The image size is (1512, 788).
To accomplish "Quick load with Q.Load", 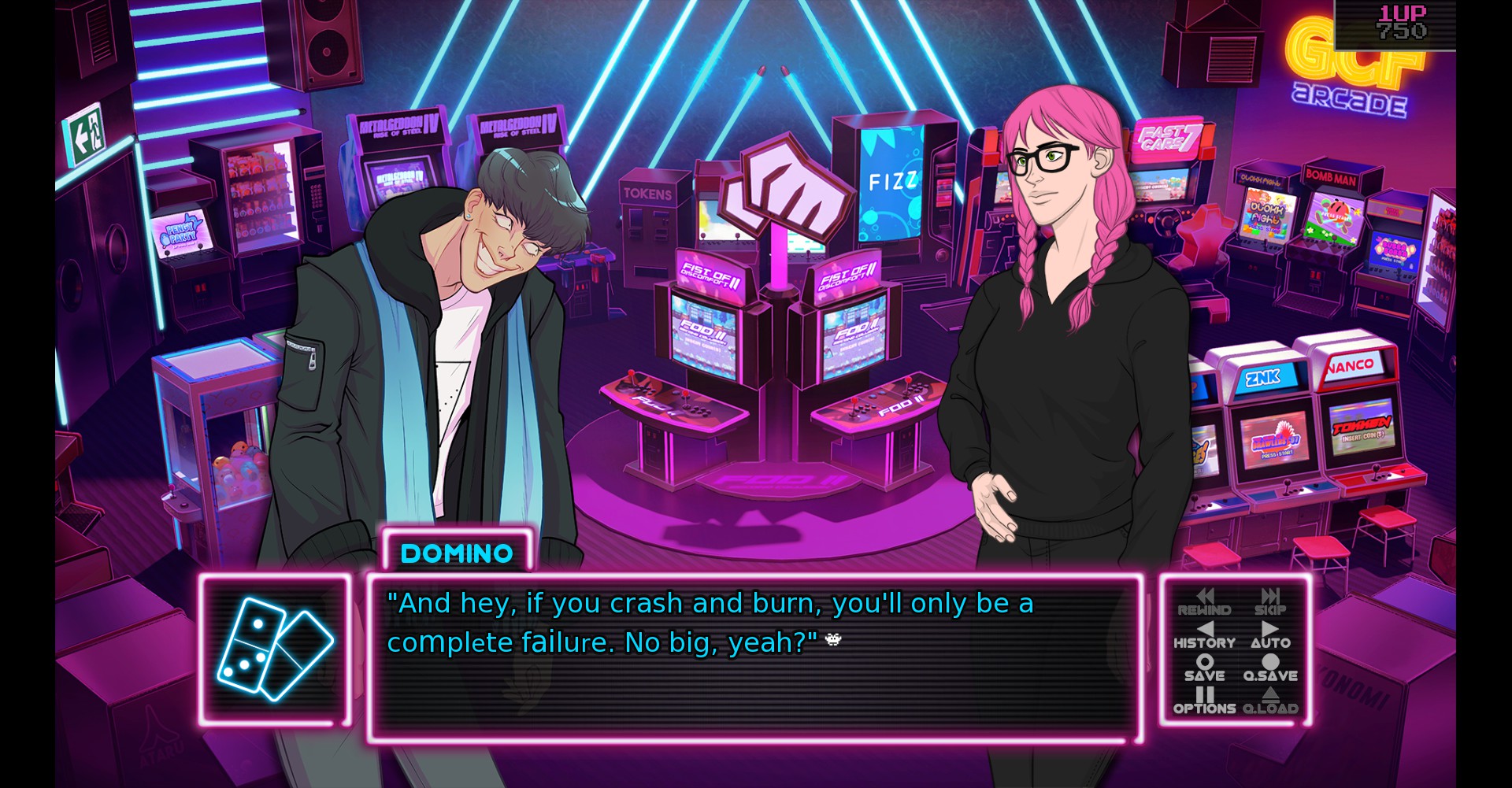I will [x=1270, y=701].
